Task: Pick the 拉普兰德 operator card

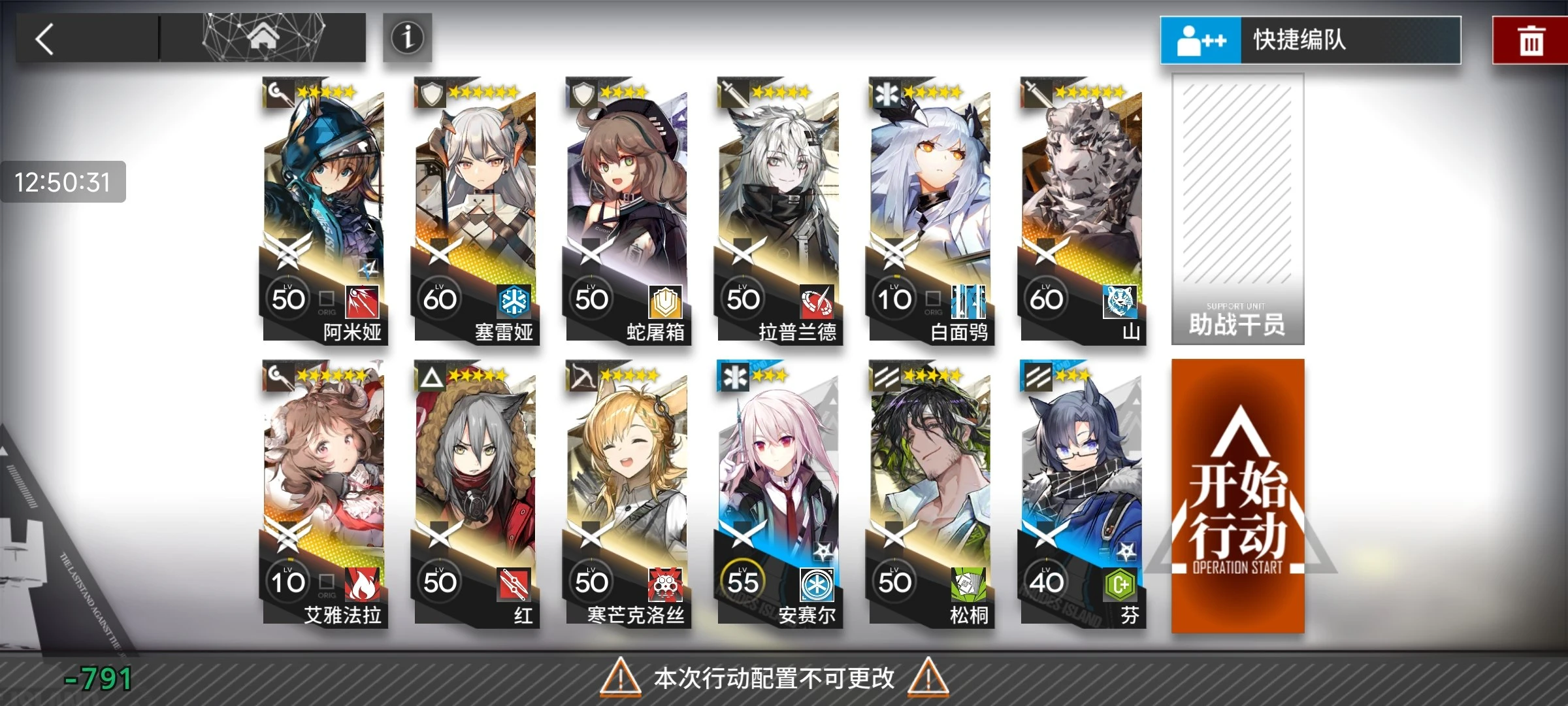Action: pos(779,209)
